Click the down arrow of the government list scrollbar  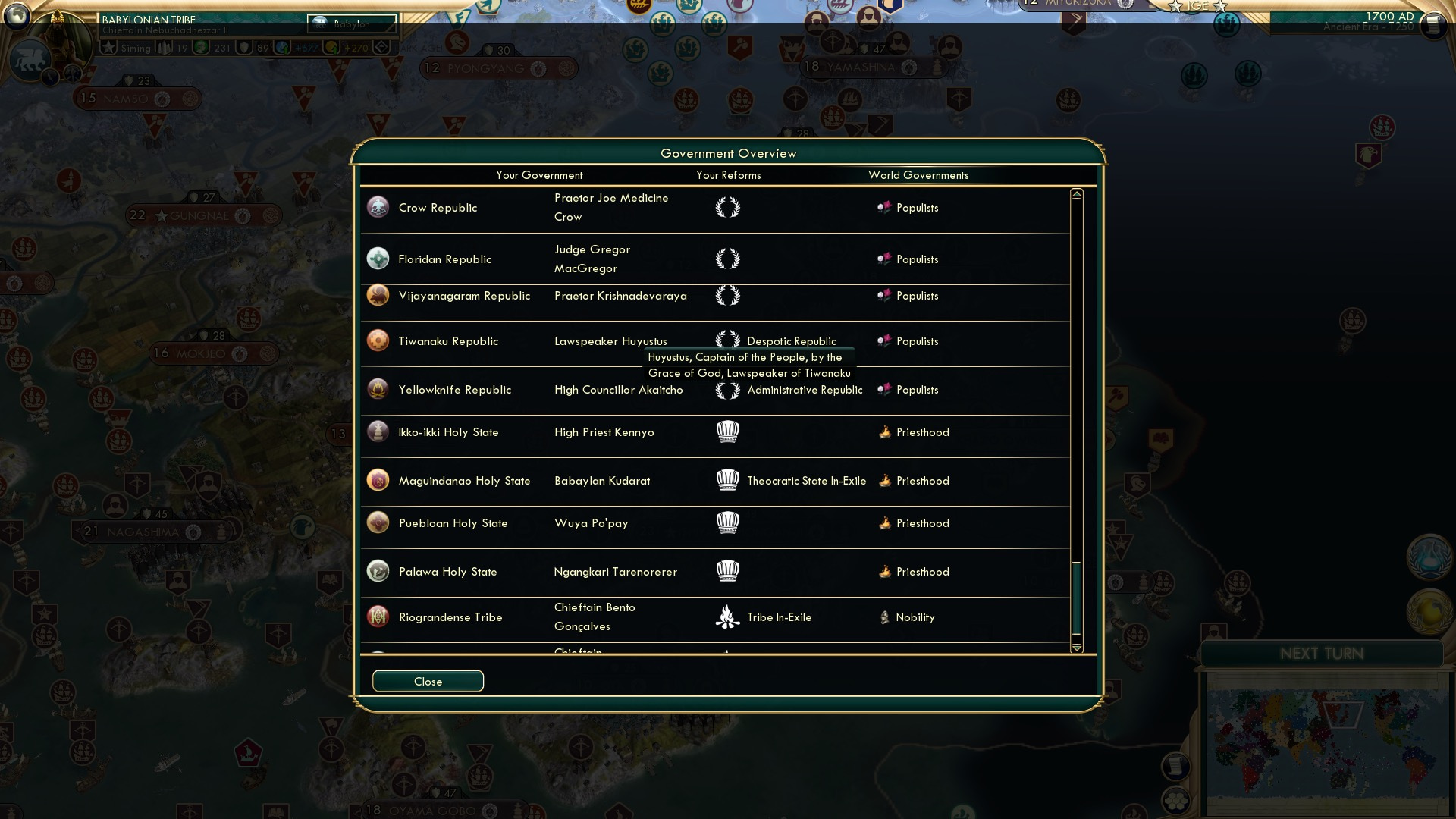click(x=1076, y=648)
